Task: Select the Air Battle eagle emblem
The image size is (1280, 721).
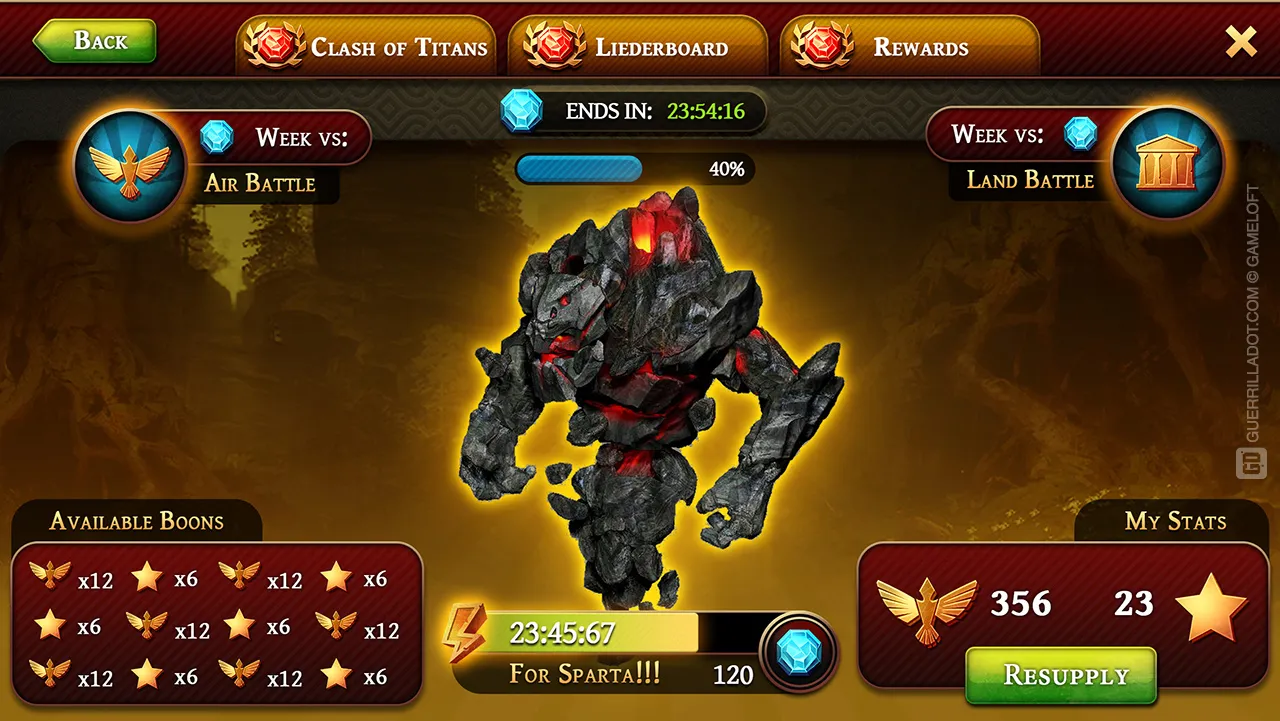Action: pyautogui.click(x=129, y=166)
